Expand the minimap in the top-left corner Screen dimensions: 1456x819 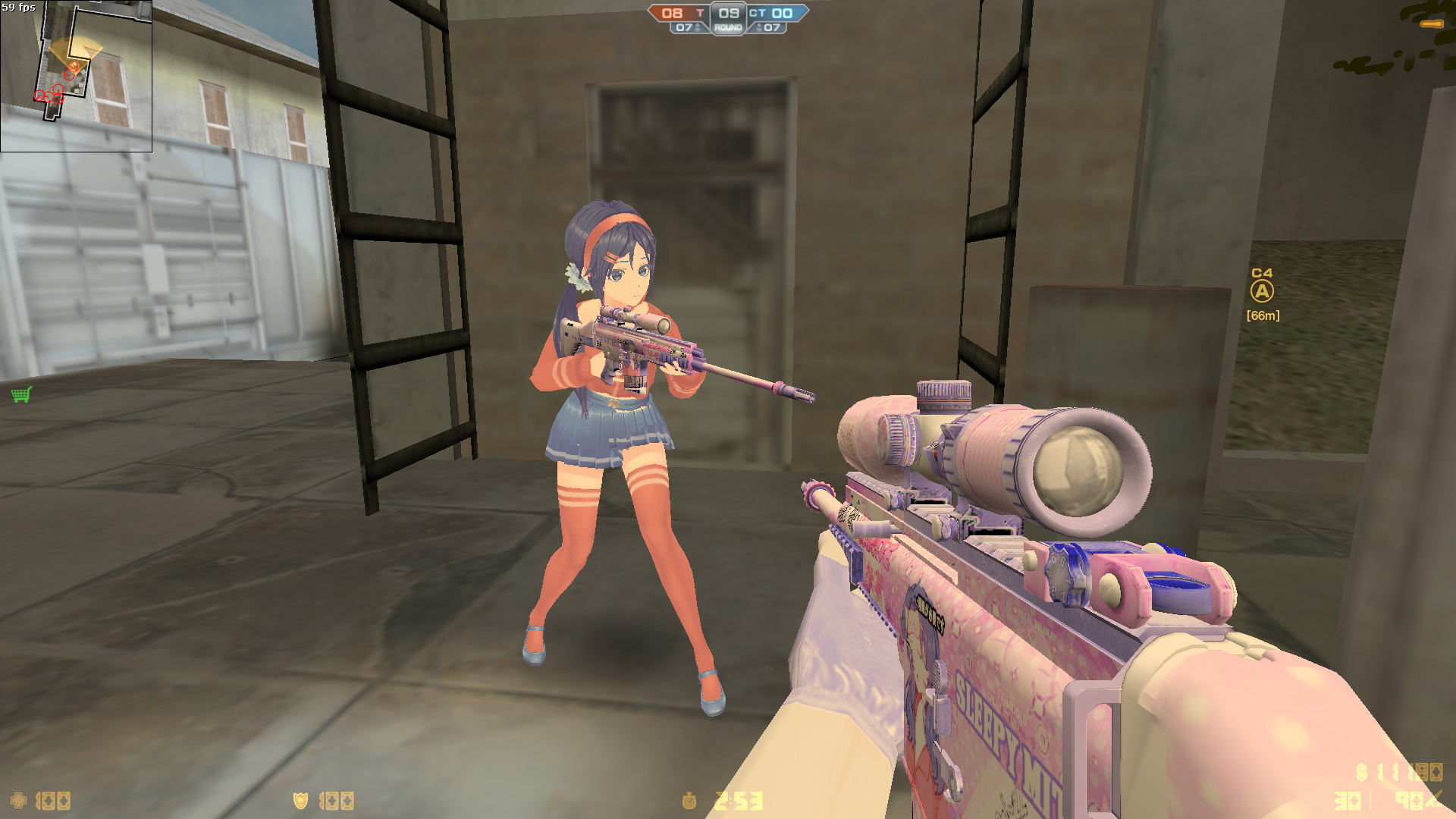coord(77,76)
